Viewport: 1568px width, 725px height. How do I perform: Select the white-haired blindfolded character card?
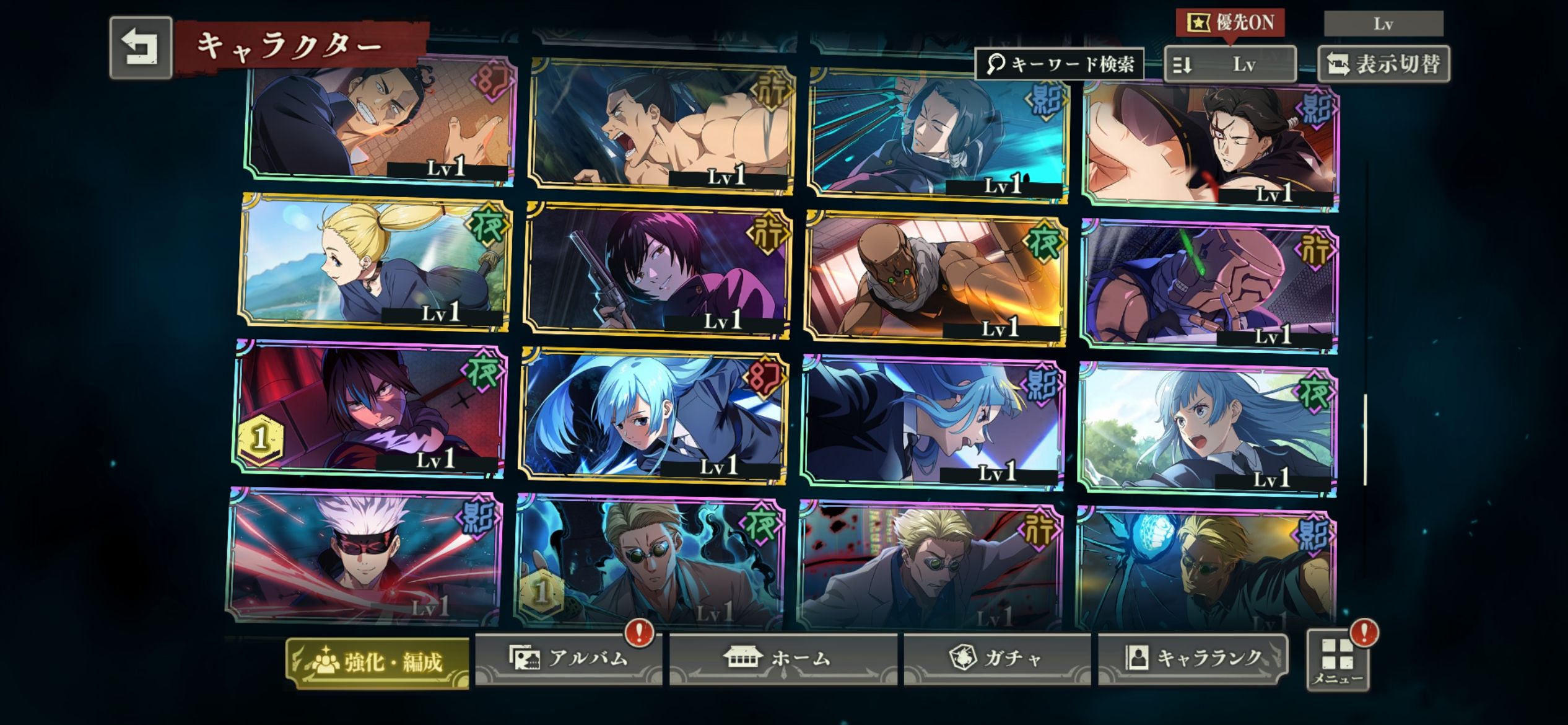click(x=364, y=555)
